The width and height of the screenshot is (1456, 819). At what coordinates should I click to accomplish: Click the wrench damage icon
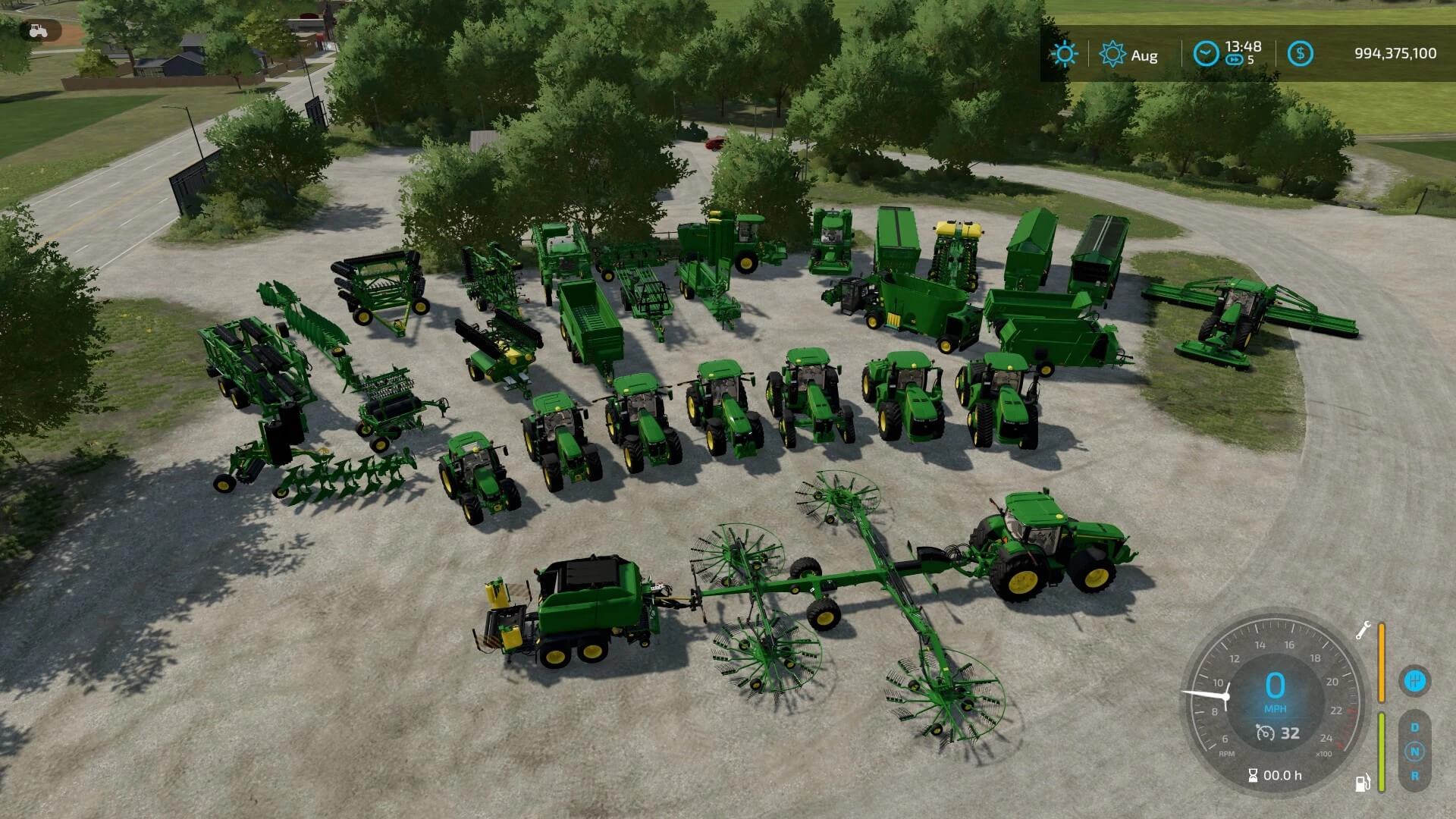(x=1363, y=630)
